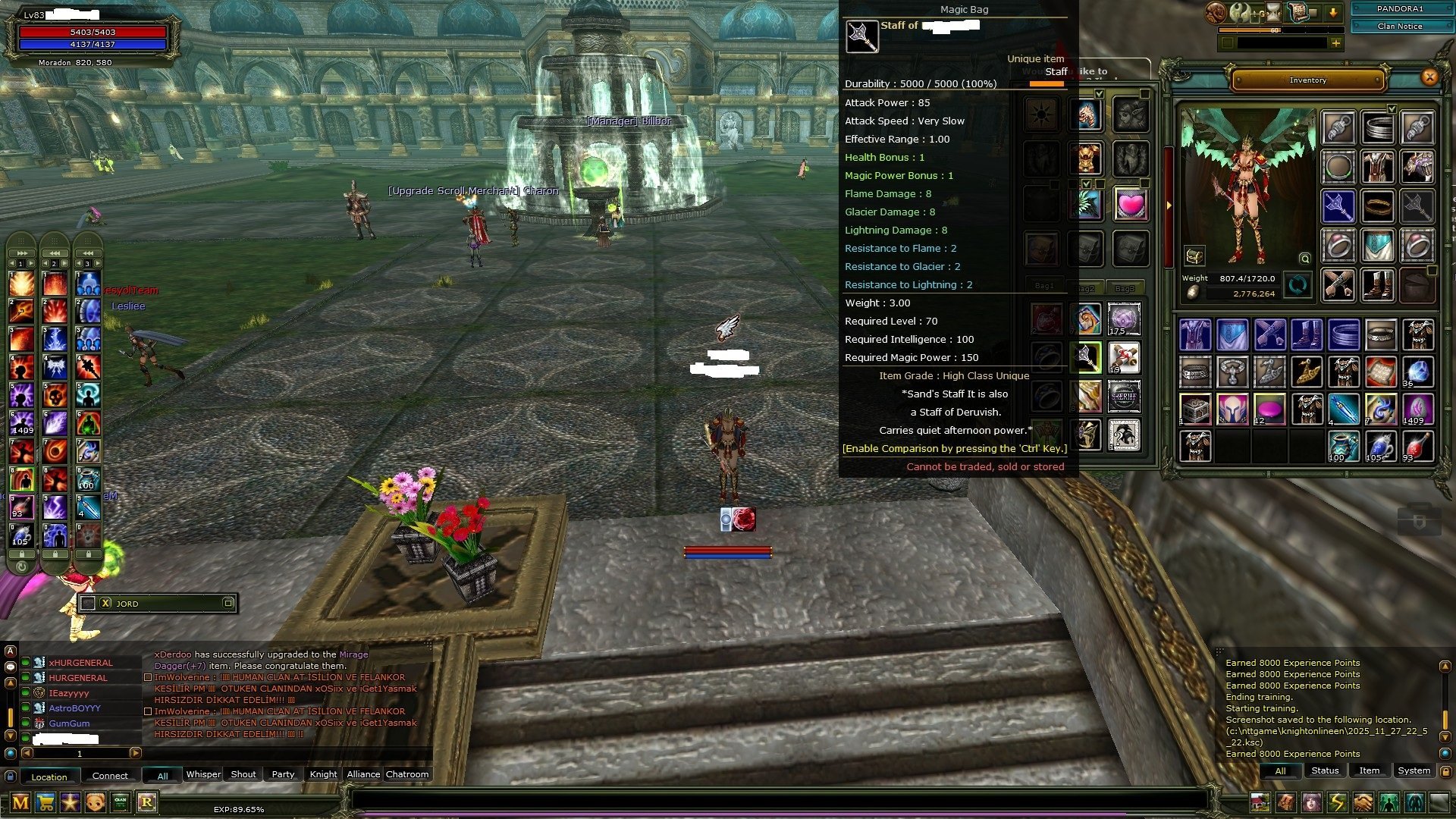Screen dimensions: 1456x819
Task: Open the Item tab in the message log
Action: click(1370, 770)
